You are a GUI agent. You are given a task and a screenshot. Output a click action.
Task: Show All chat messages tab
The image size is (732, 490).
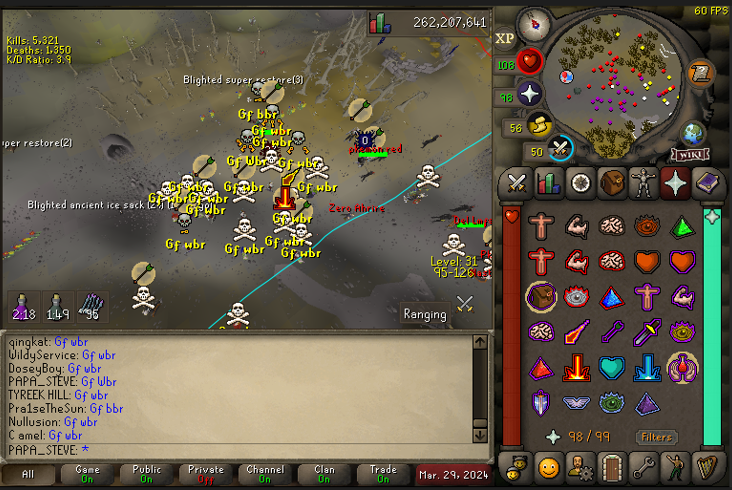pos(28,474)
